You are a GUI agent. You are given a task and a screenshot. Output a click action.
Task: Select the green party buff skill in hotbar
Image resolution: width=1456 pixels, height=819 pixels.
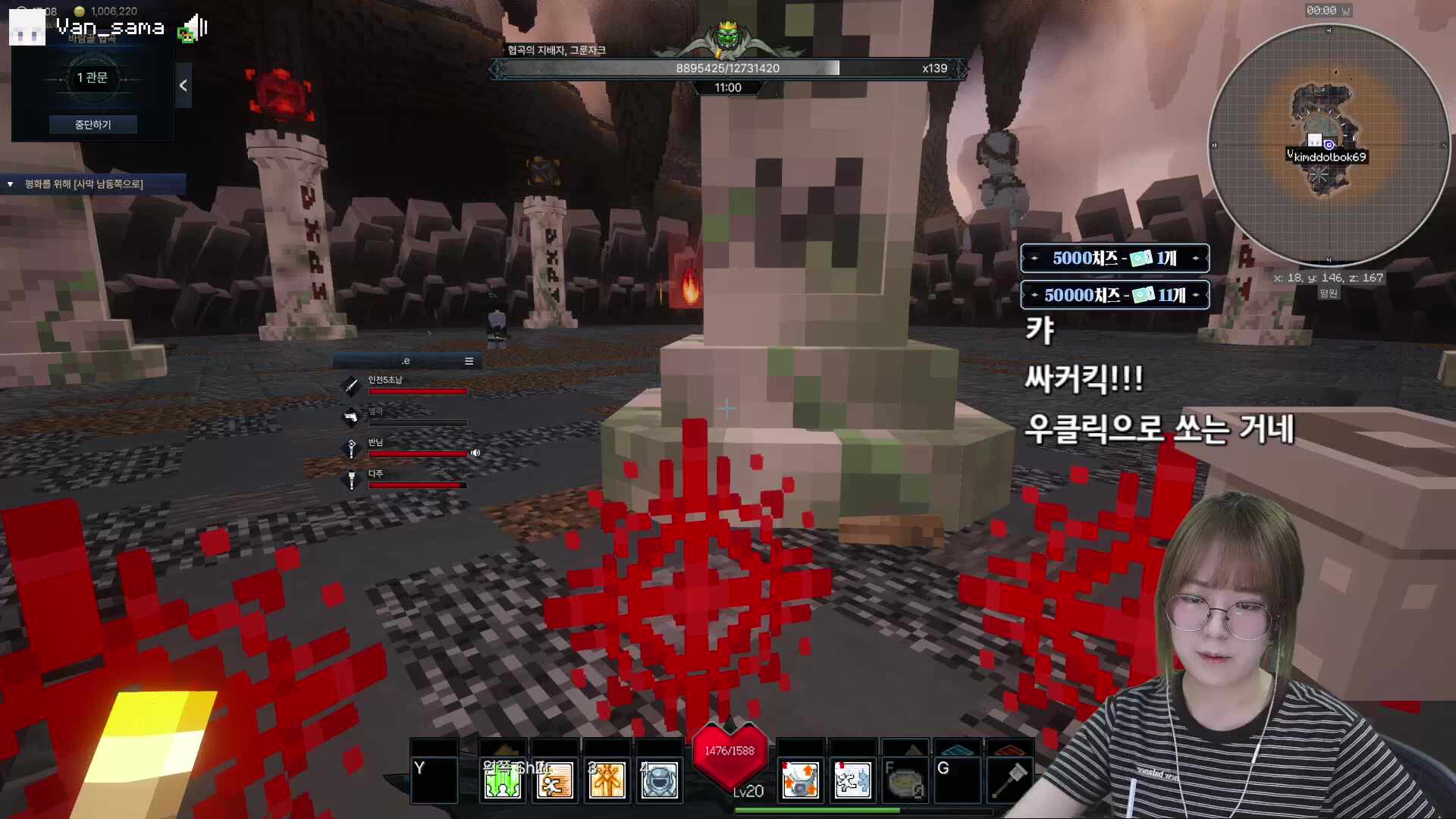[x=501, y=780]
